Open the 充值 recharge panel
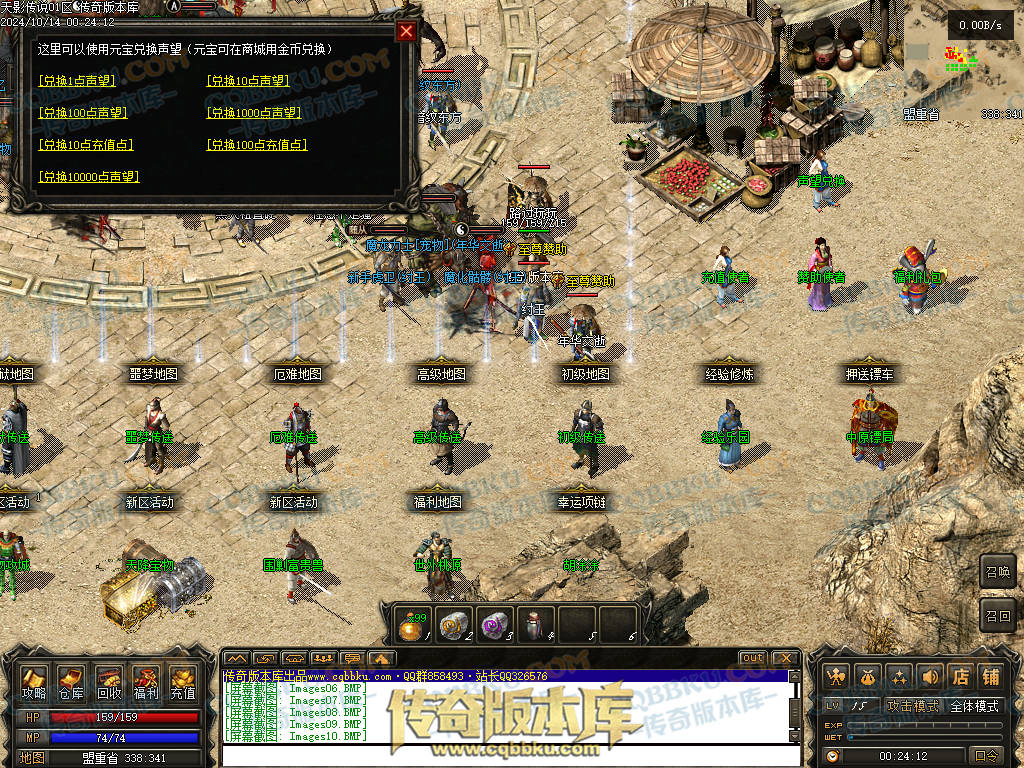The height and width of the screenshot is (768, 1024). (182, 683)
